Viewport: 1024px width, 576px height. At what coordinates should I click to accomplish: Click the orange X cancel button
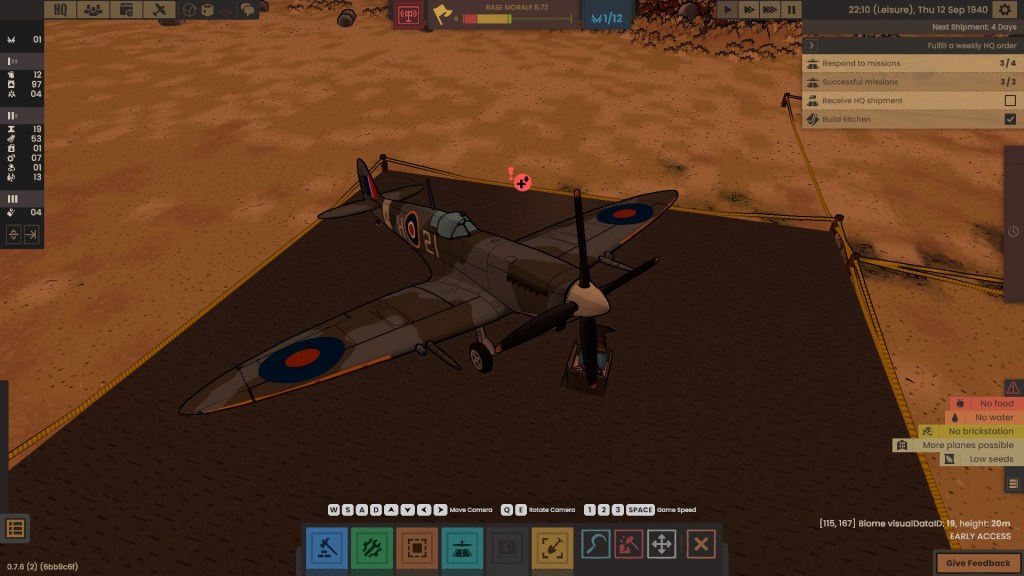pos(701,544)
